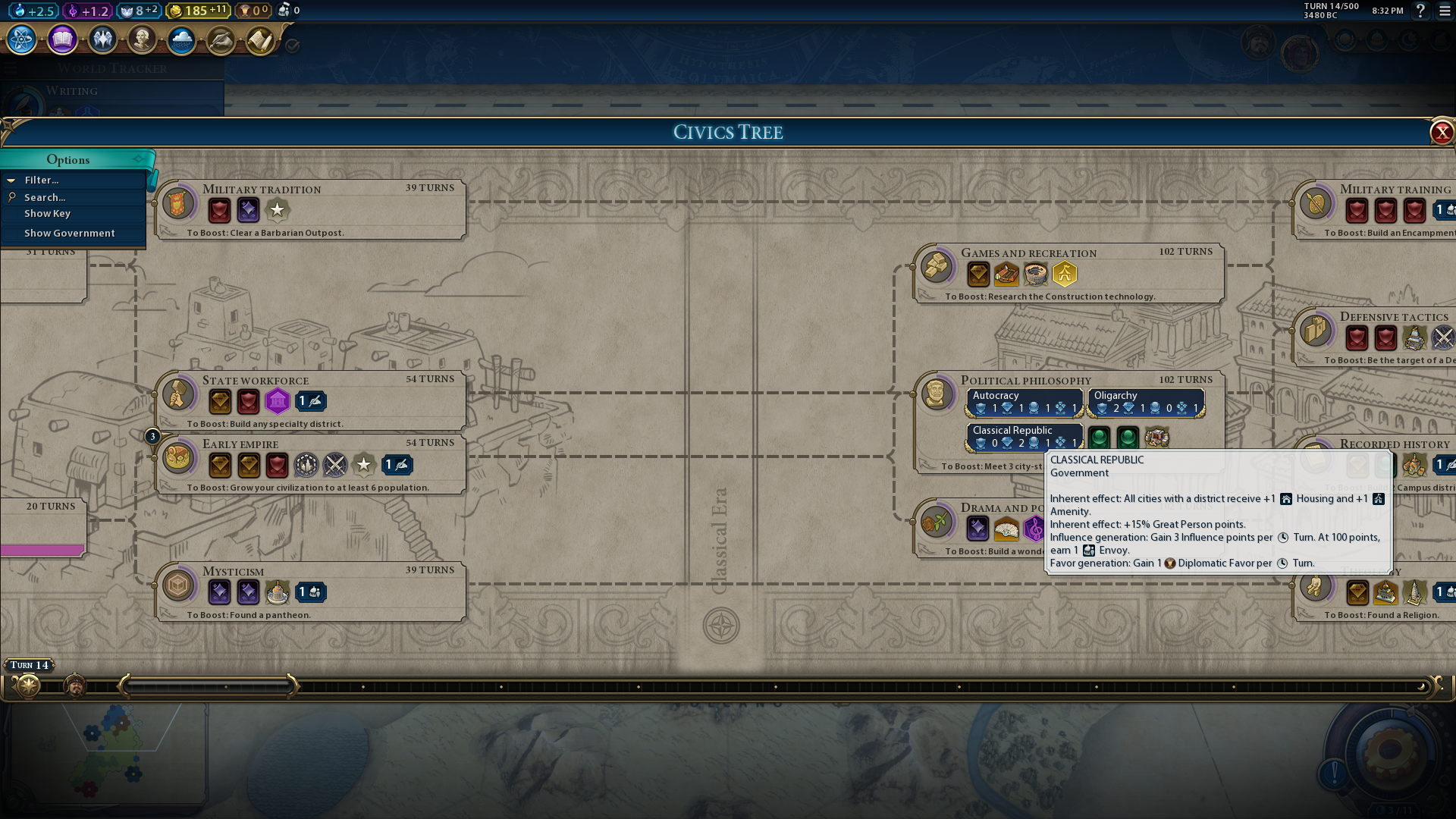Close the Civics Tree window
This screenshot has height=819, width=1456.
(1441, 133)
